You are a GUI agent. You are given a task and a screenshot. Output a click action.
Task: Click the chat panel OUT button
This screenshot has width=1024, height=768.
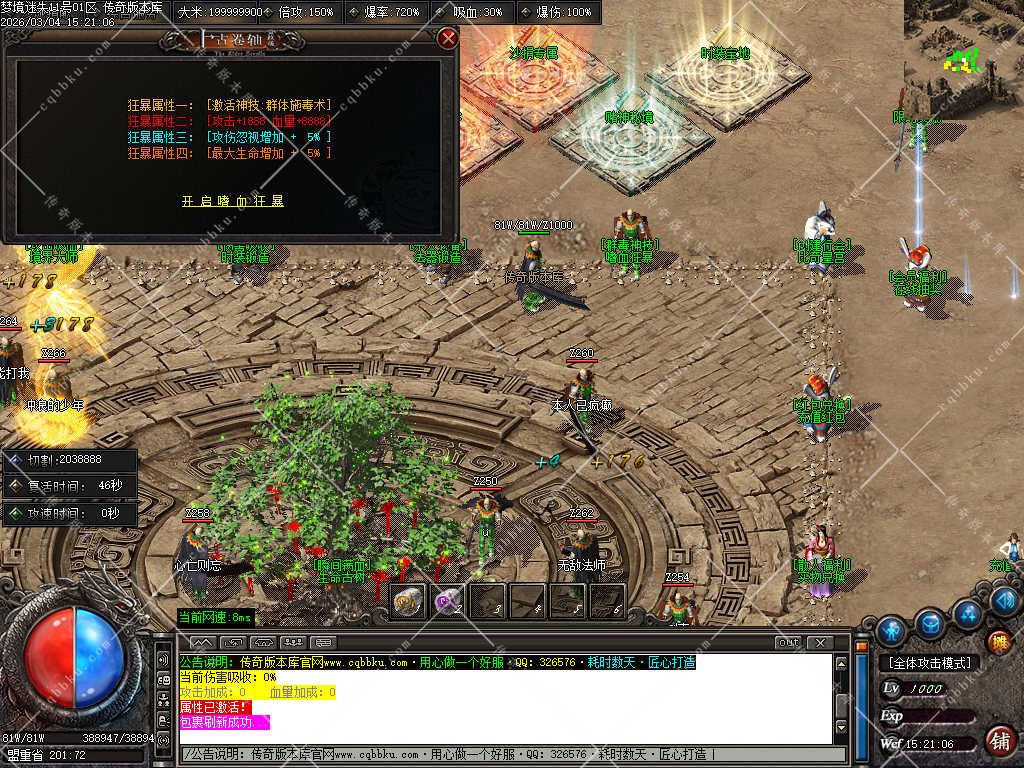(x=788, y=642)
